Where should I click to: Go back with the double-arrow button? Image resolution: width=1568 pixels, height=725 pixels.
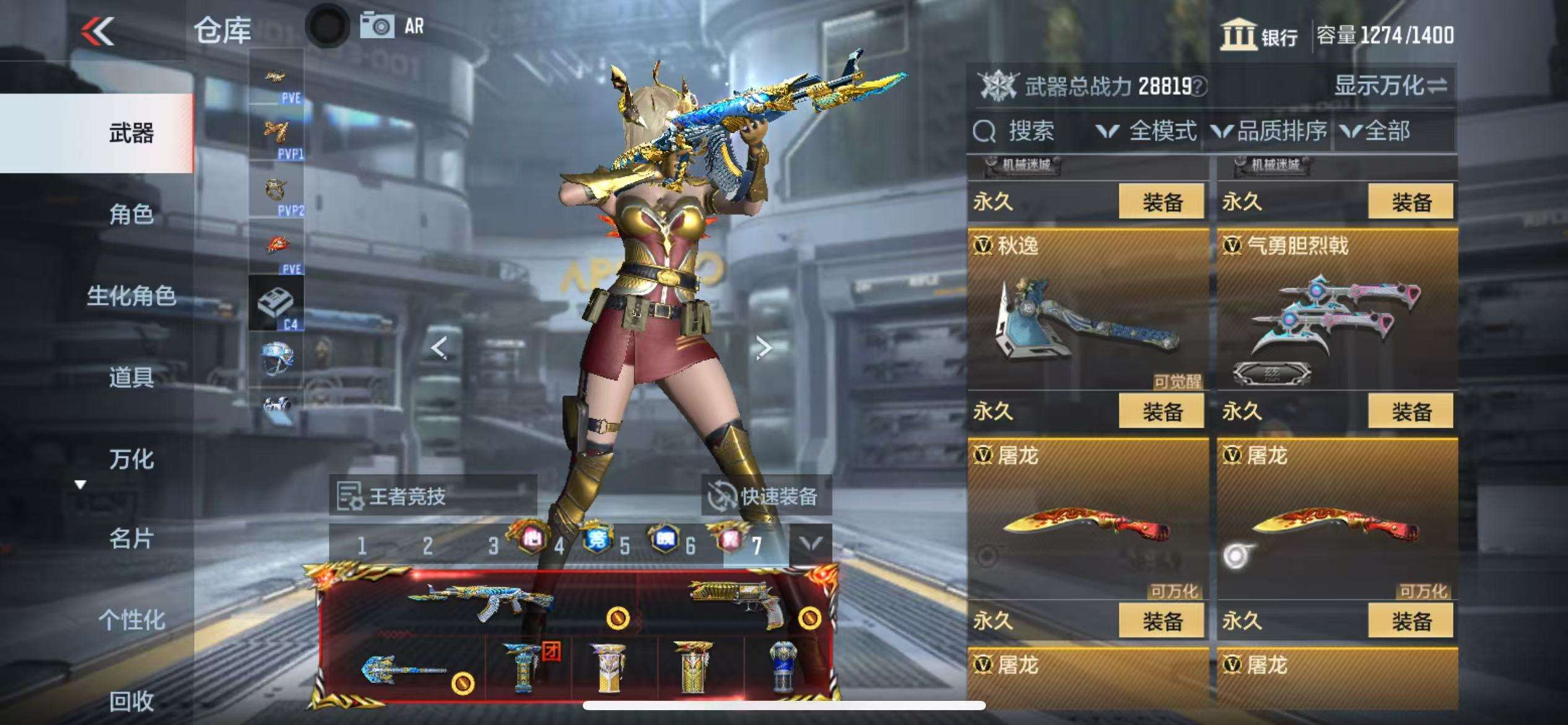98,31
